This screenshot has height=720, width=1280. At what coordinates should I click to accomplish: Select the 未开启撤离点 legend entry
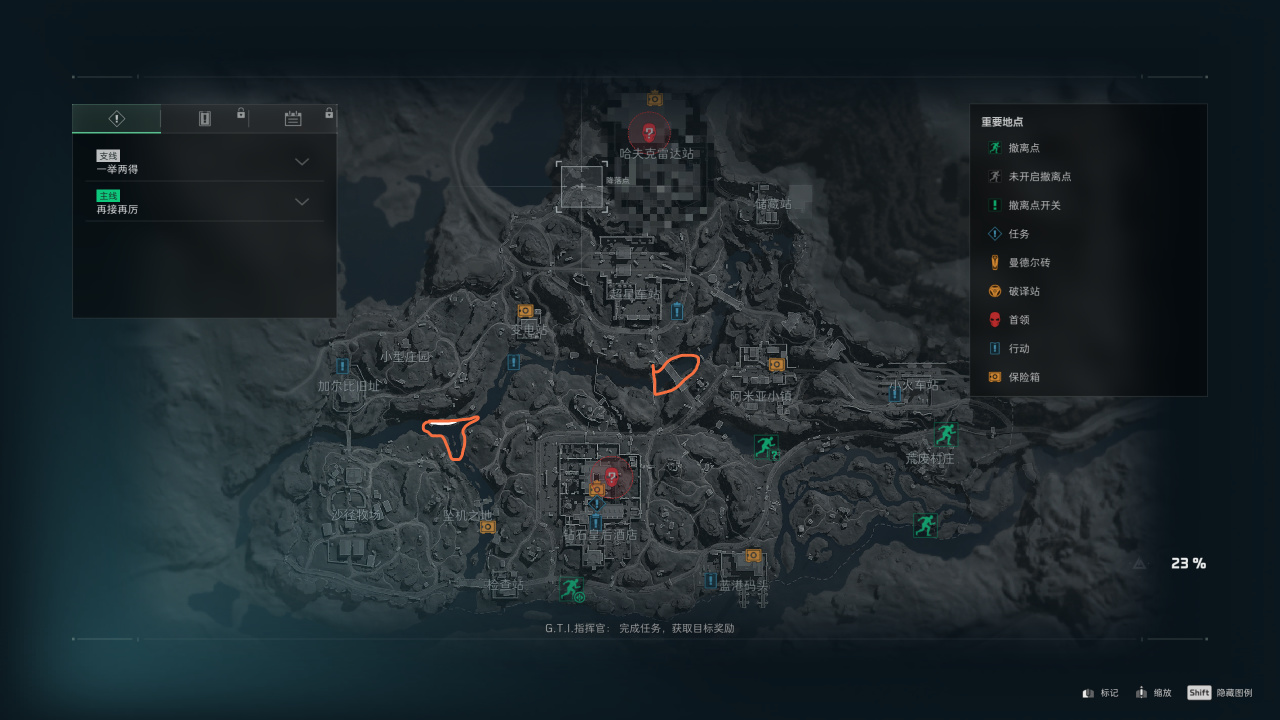(1039, 177)
